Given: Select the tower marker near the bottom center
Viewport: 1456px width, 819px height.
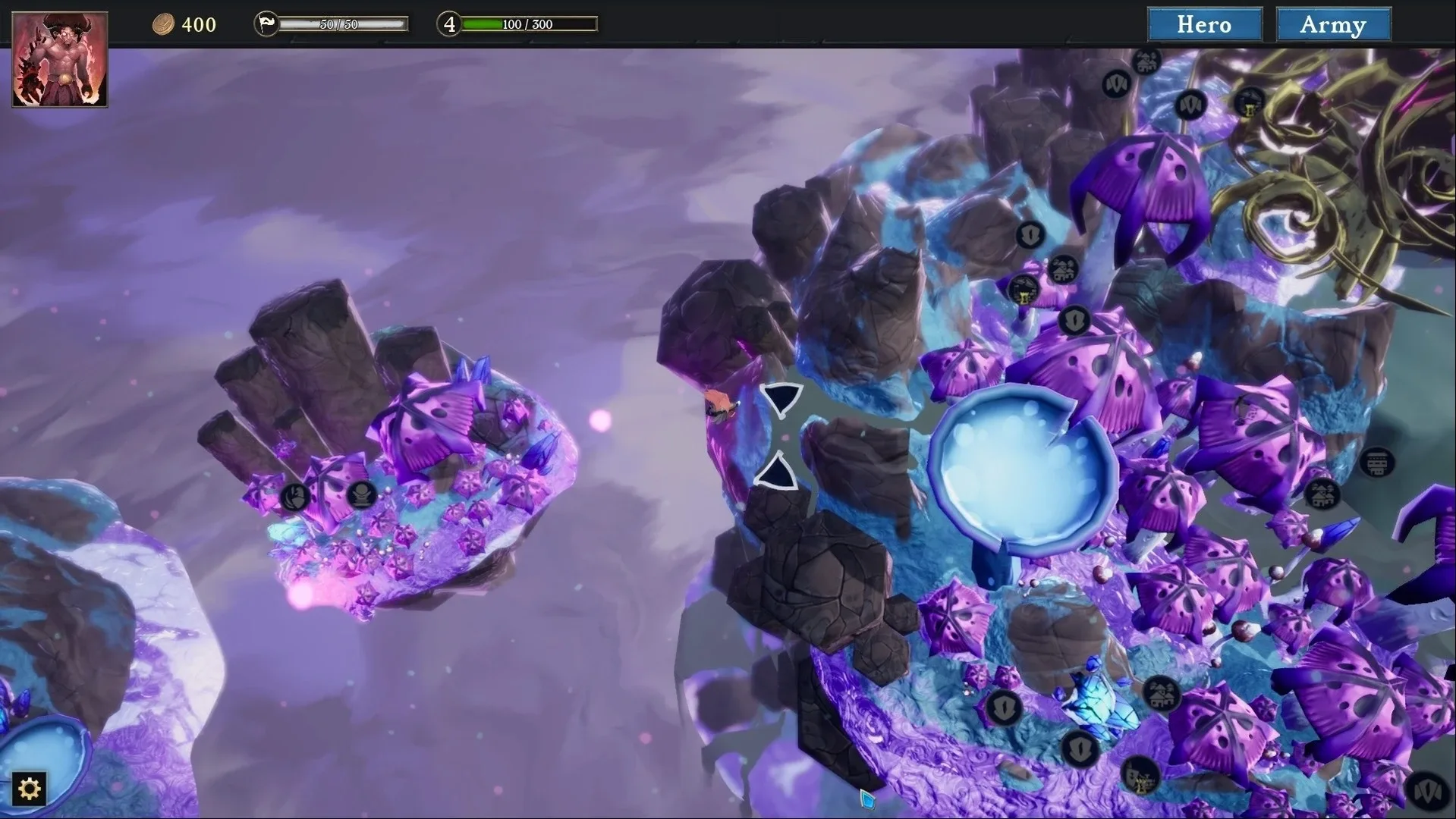Looking at the screenshot, I should point(1141,775).
